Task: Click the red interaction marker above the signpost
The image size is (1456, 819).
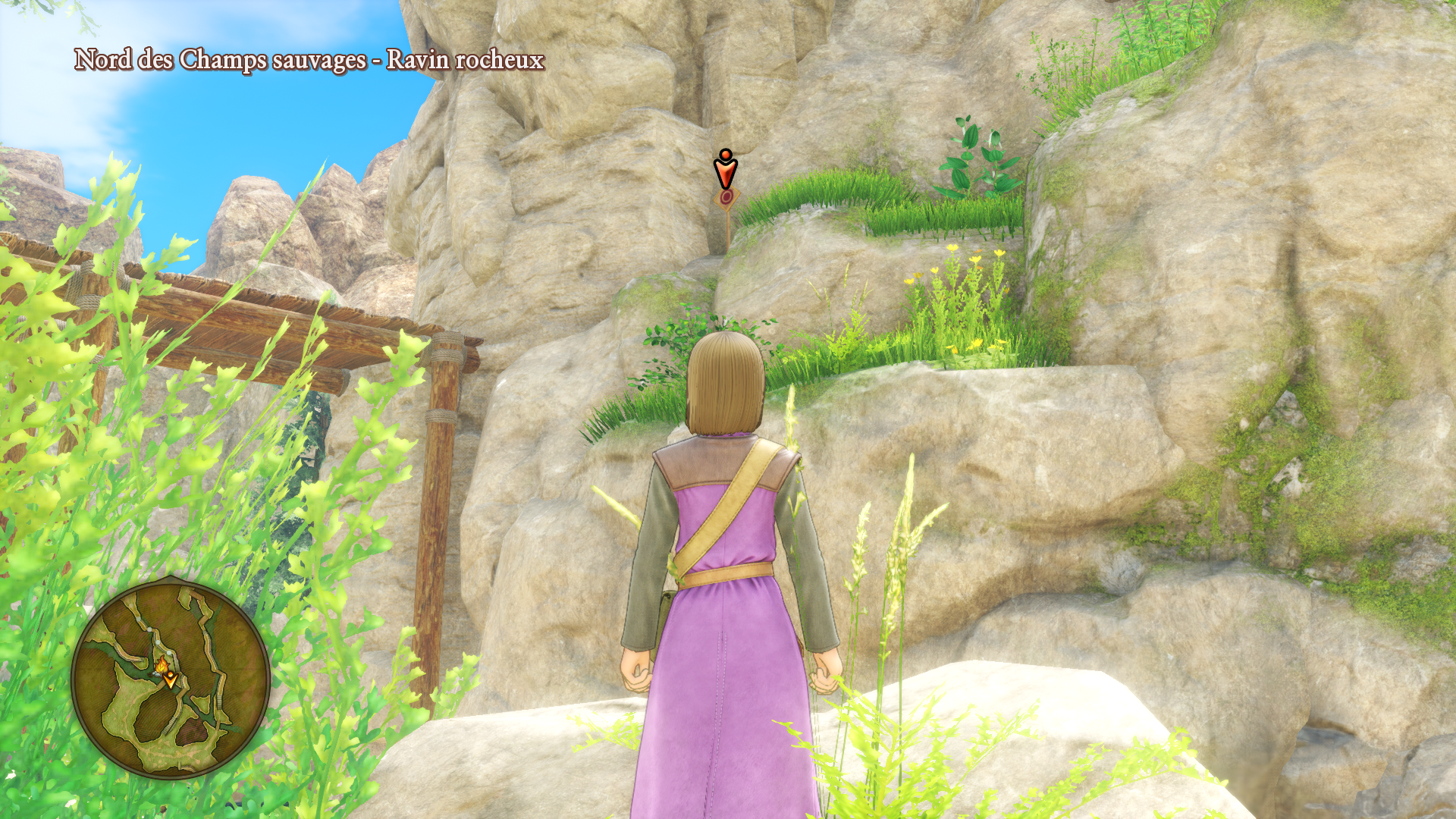Action: (x=726, y=170)
